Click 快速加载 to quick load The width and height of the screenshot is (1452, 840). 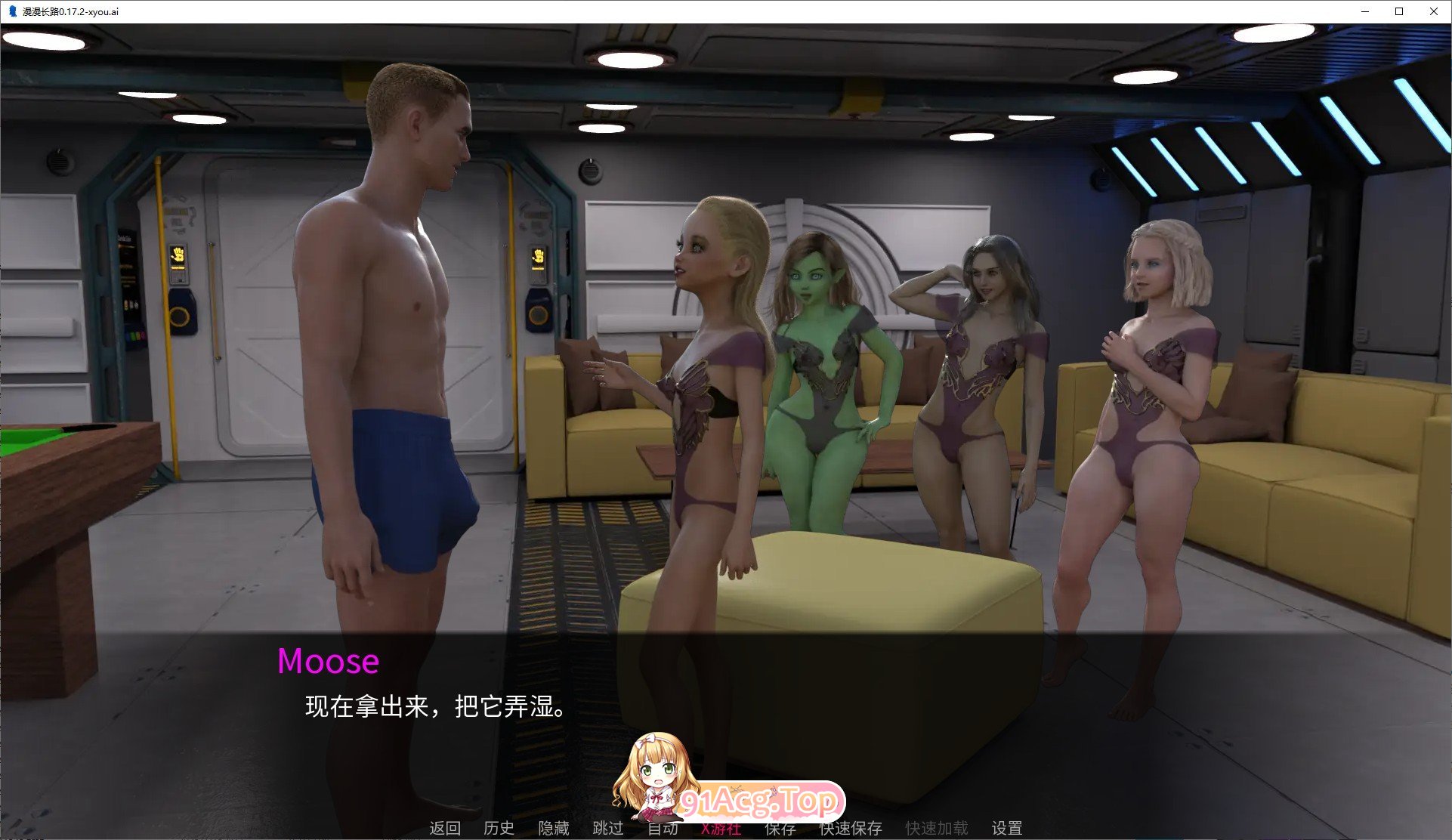coord(937,827)
